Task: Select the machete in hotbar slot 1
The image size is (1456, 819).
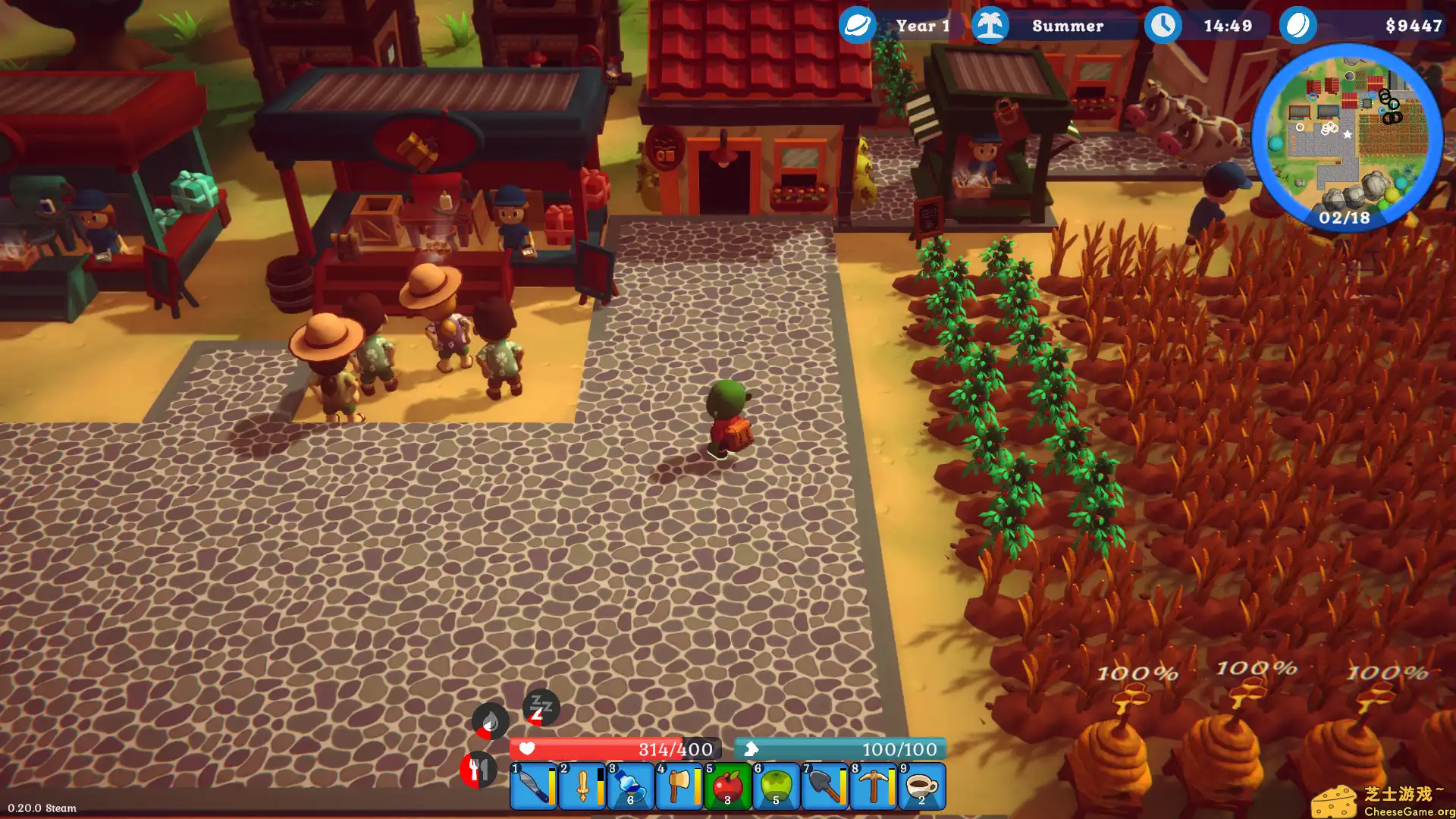Action: [x=534, y=786]
